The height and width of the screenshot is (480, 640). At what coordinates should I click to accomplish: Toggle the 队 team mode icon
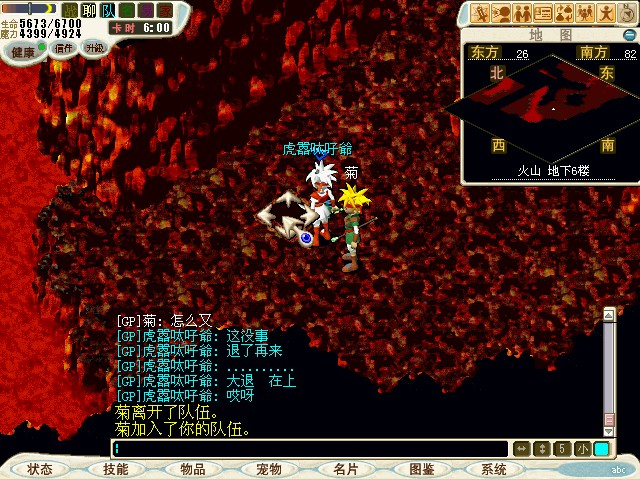click(108, 10)
